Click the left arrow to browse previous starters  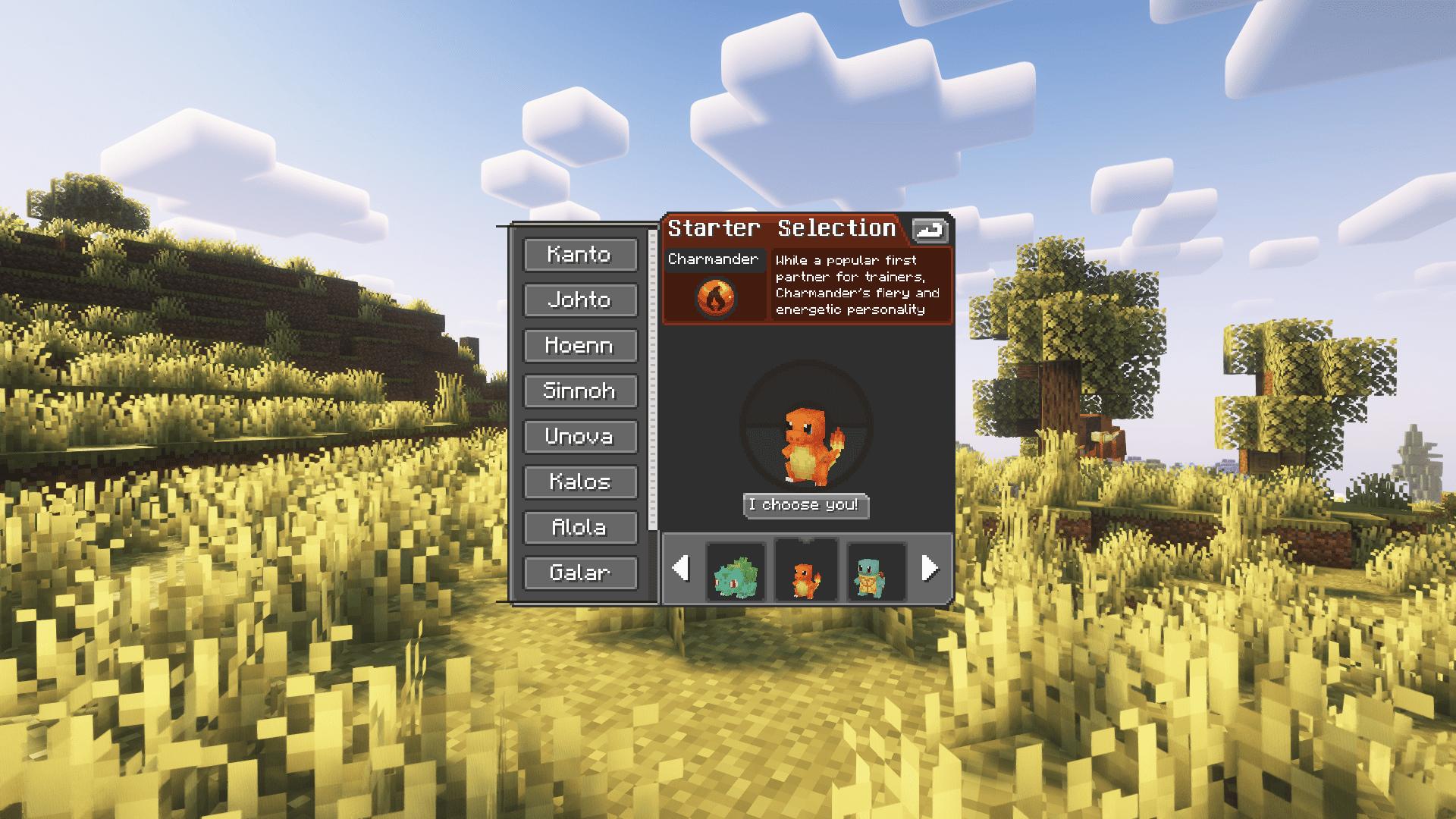point(682,569)
